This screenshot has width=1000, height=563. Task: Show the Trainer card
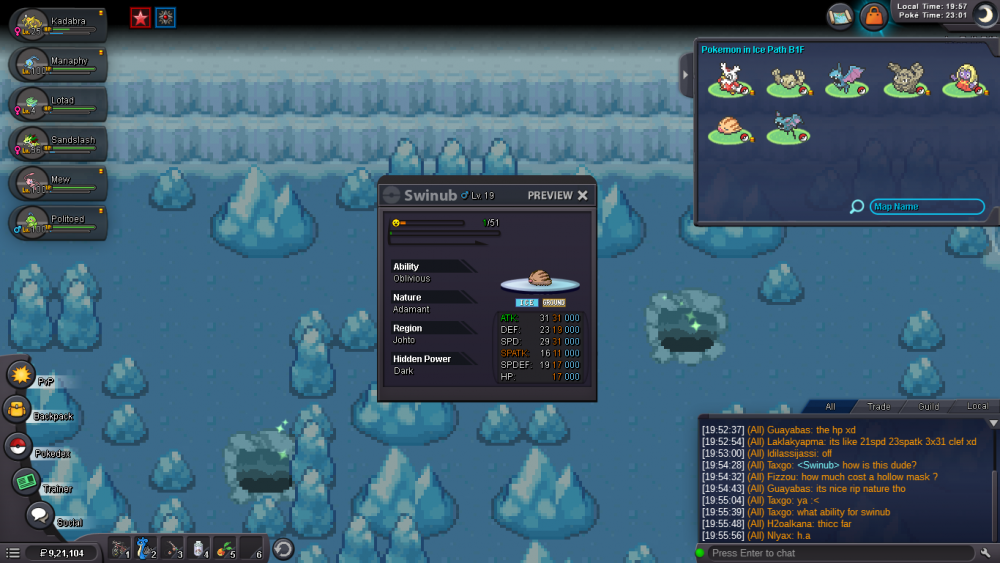pyautogui.click(x=26, y=482)
